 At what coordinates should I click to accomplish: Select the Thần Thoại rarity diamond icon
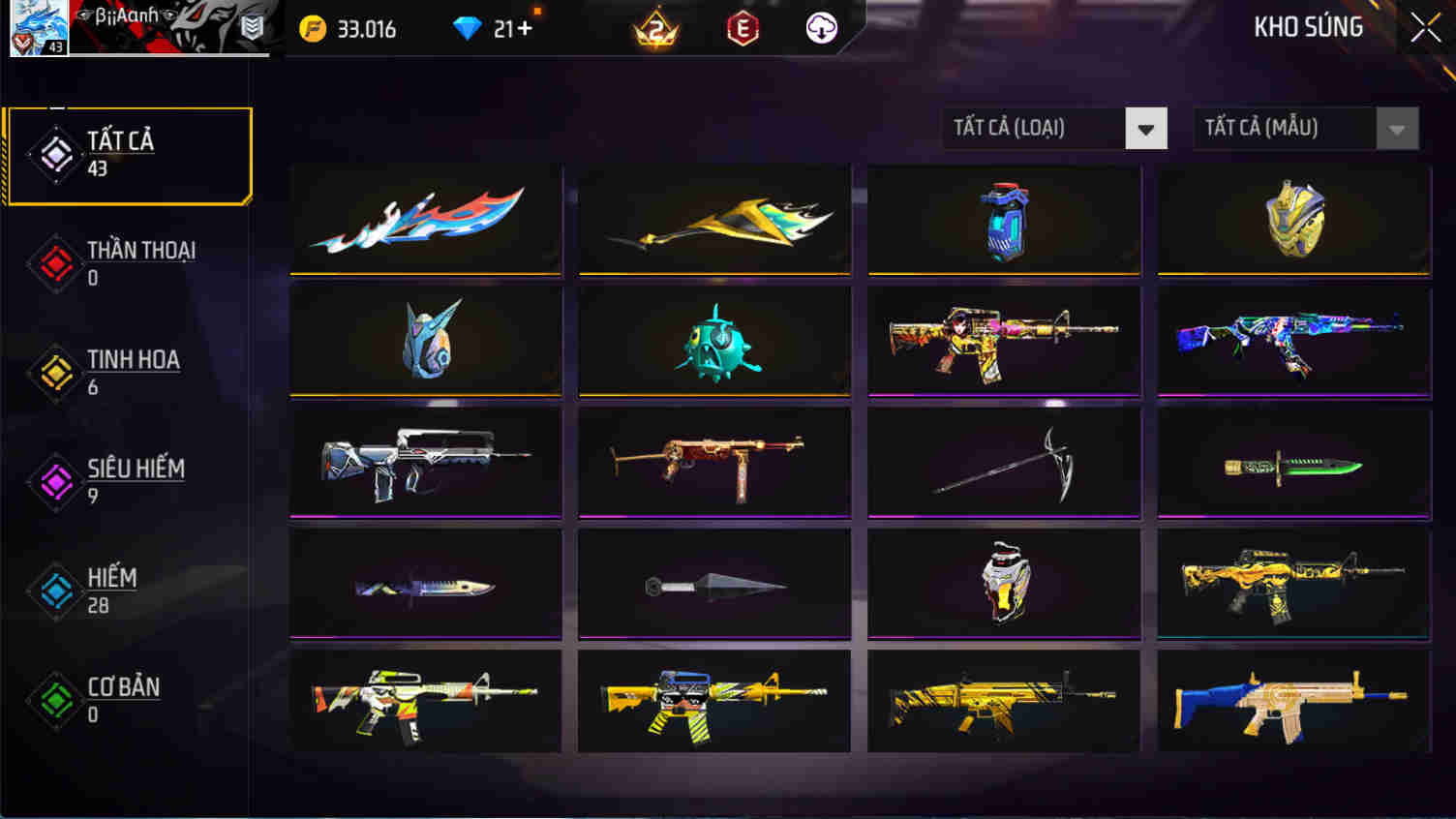click(55, 263)
